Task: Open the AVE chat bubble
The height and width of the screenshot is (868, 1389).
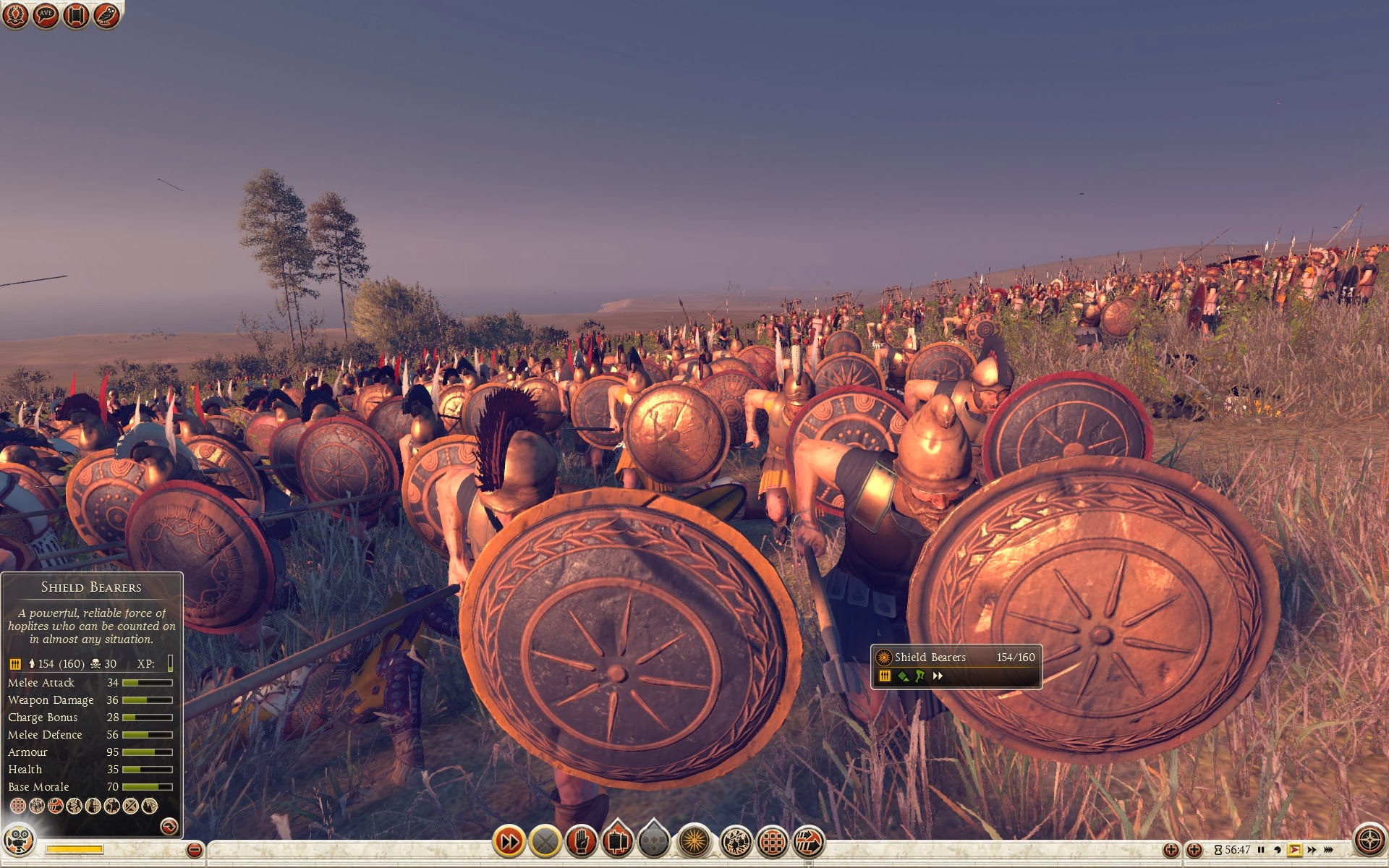Action: point(46,15)
